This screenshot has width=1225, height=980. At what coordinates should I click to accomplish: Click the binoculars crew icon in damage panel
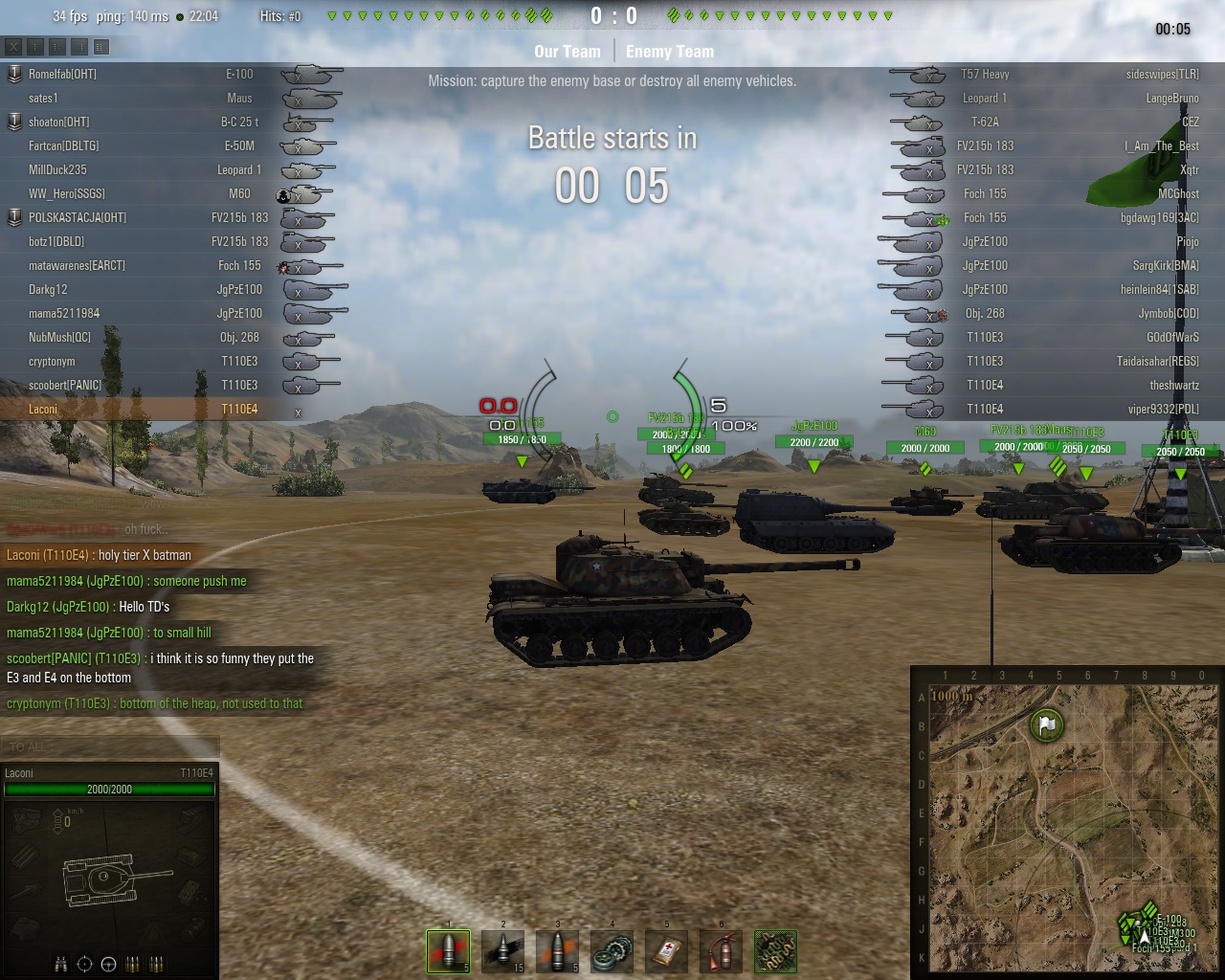click(x=60, y=964)
